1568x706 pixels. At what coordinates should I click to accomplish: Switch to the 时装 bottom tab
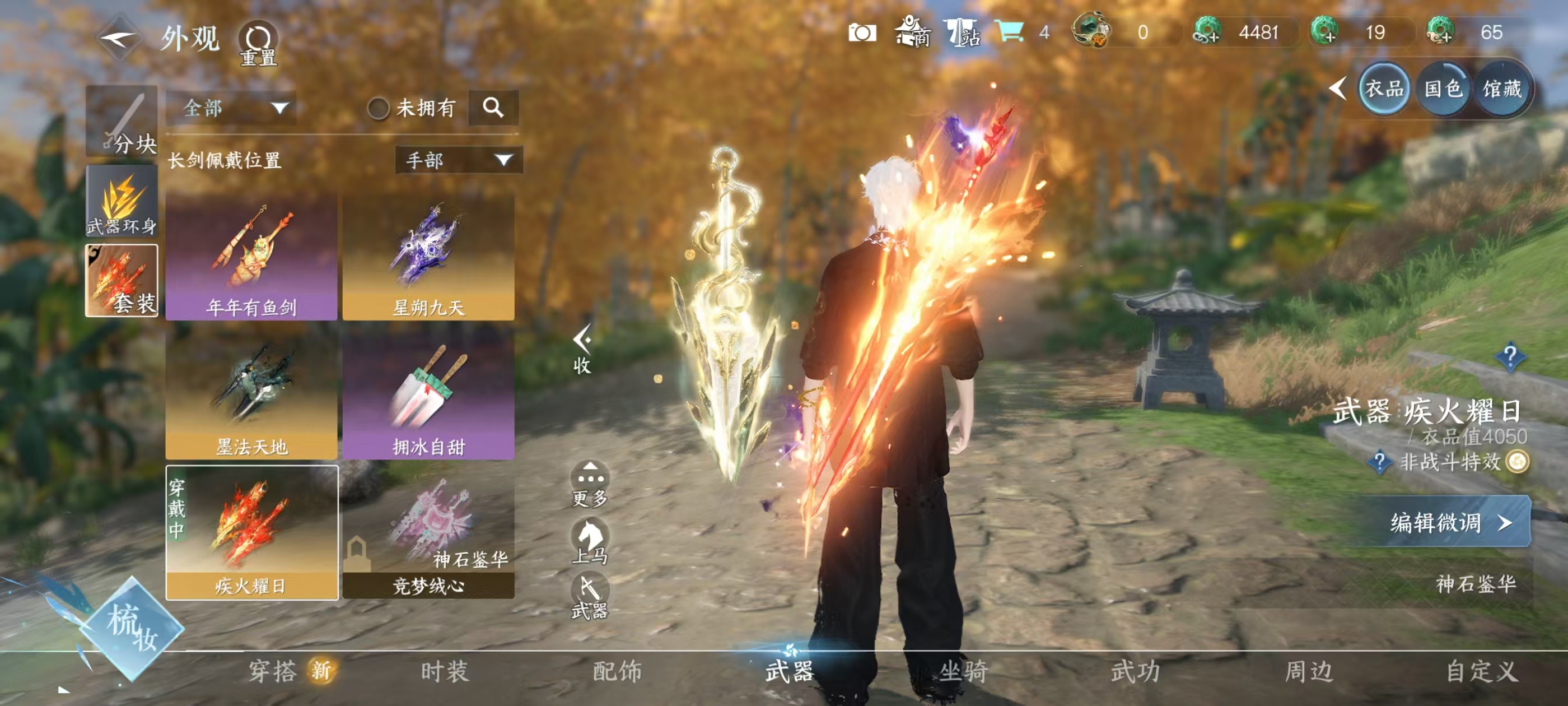pyautogui.click(x=445, y=671)
